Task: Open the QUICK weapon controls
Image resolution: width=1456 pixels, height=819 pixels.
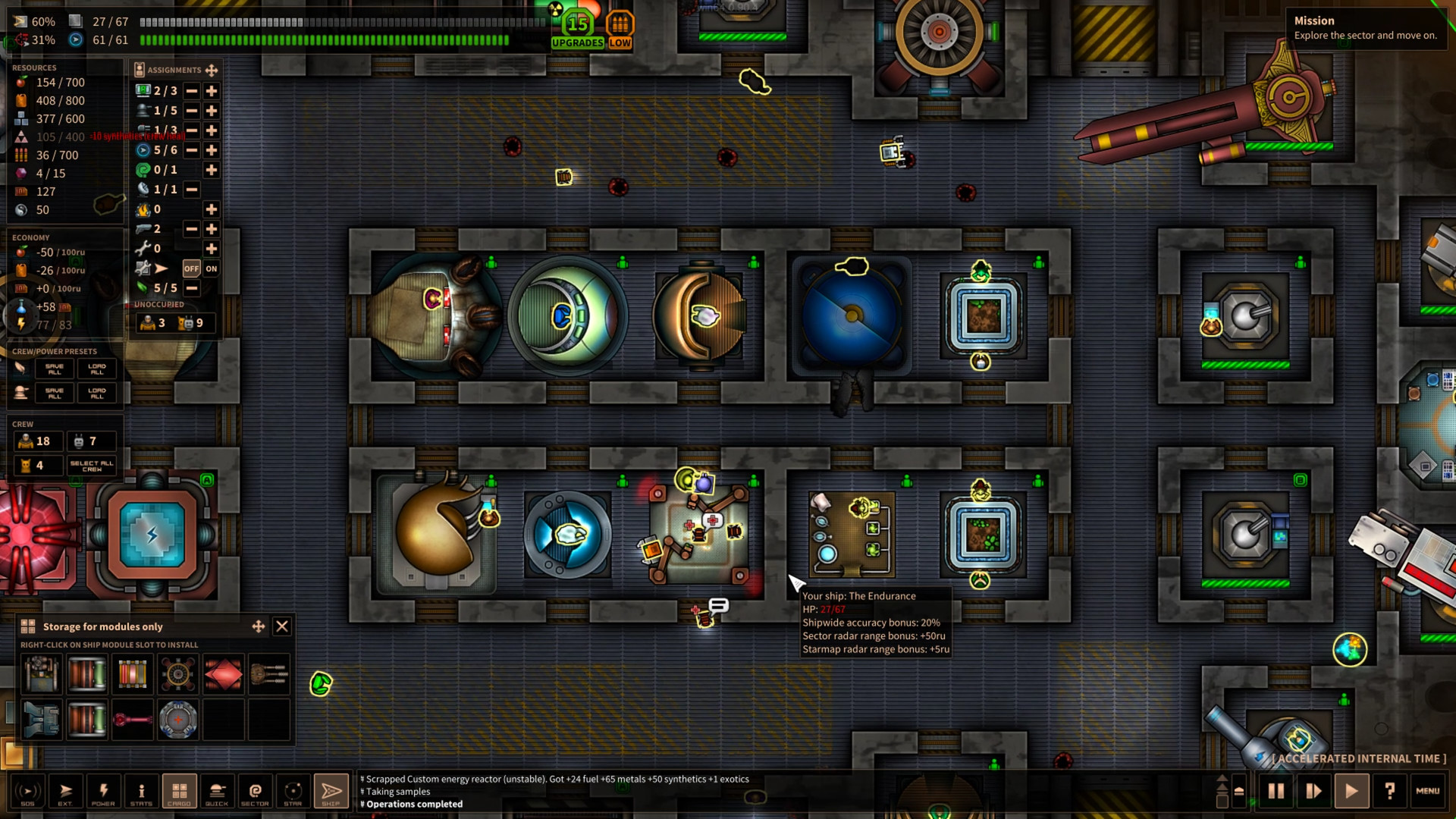Action: tap(217, 791)
